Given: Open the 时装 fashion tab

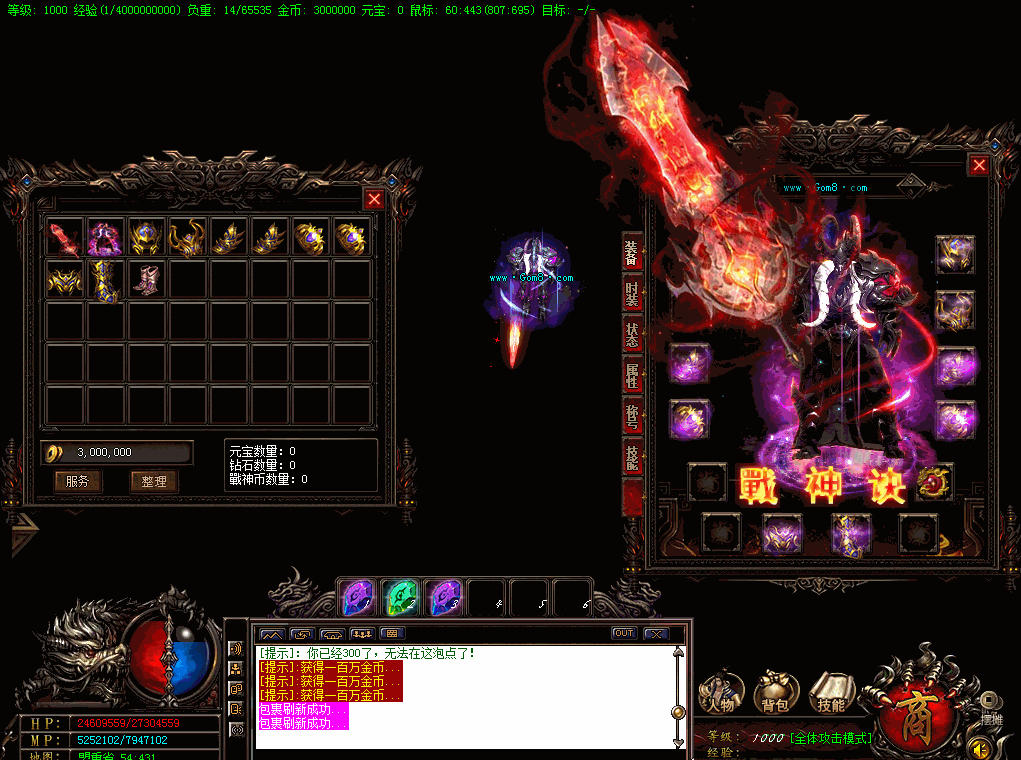Looking at the screenshot, I should point(632,294).
